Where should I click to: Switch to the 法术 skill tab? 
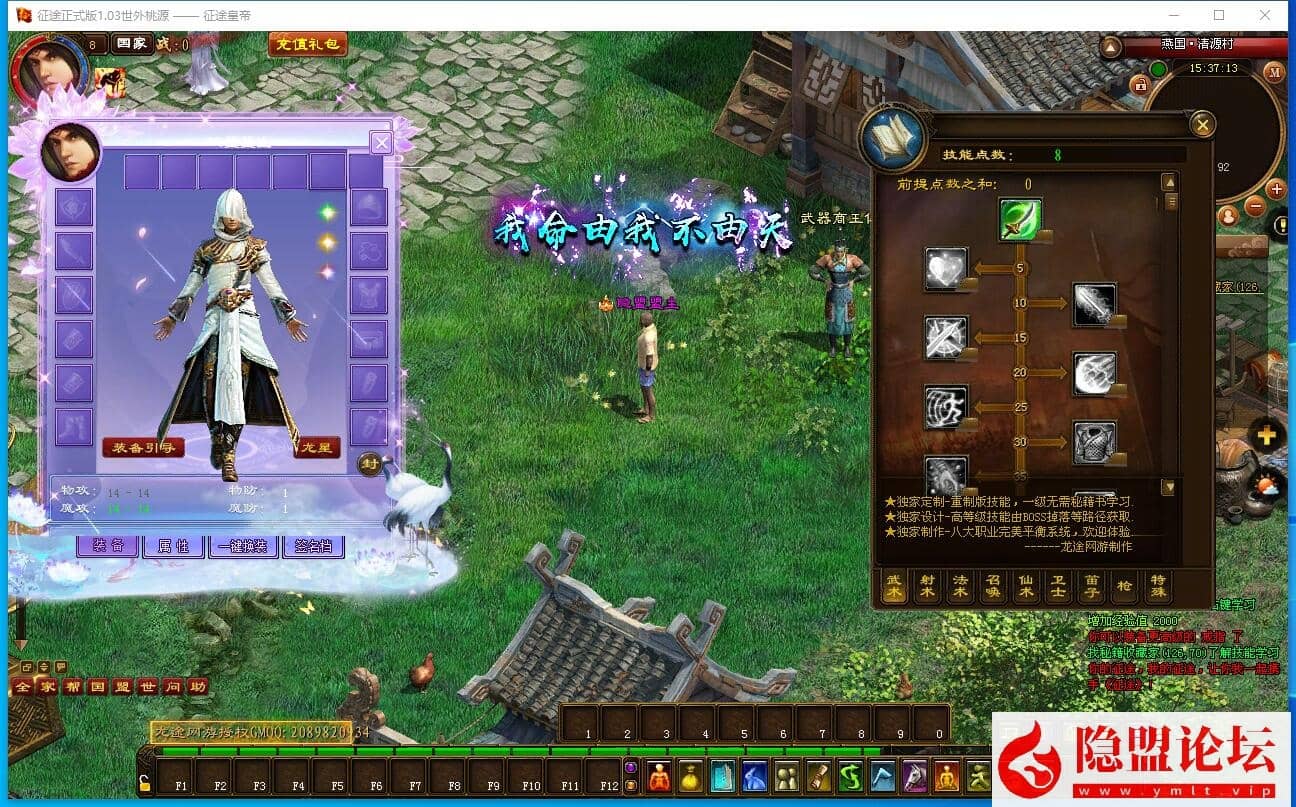point(959,588)
